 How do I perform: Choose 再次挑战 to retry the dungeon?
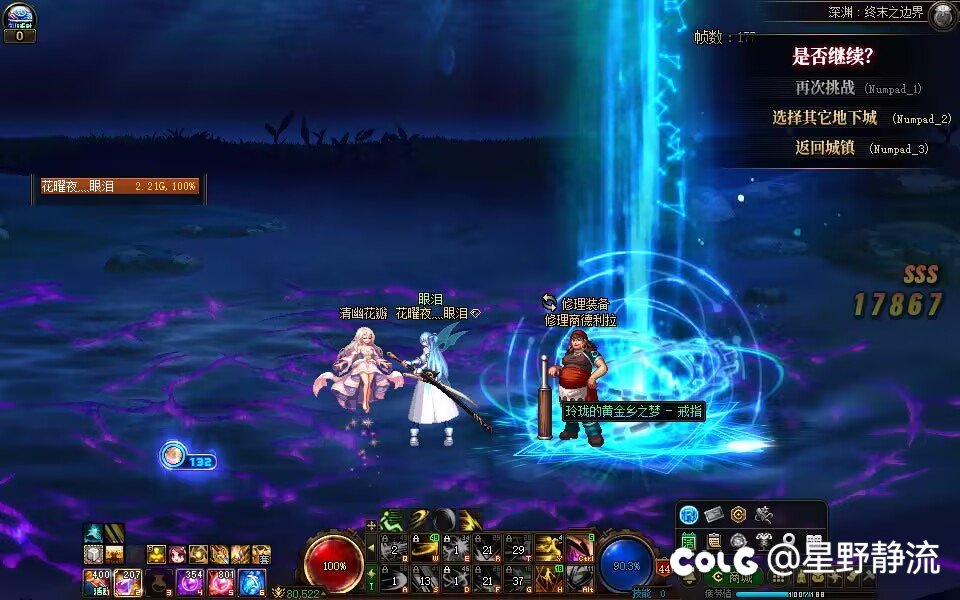tap(825, 88)
